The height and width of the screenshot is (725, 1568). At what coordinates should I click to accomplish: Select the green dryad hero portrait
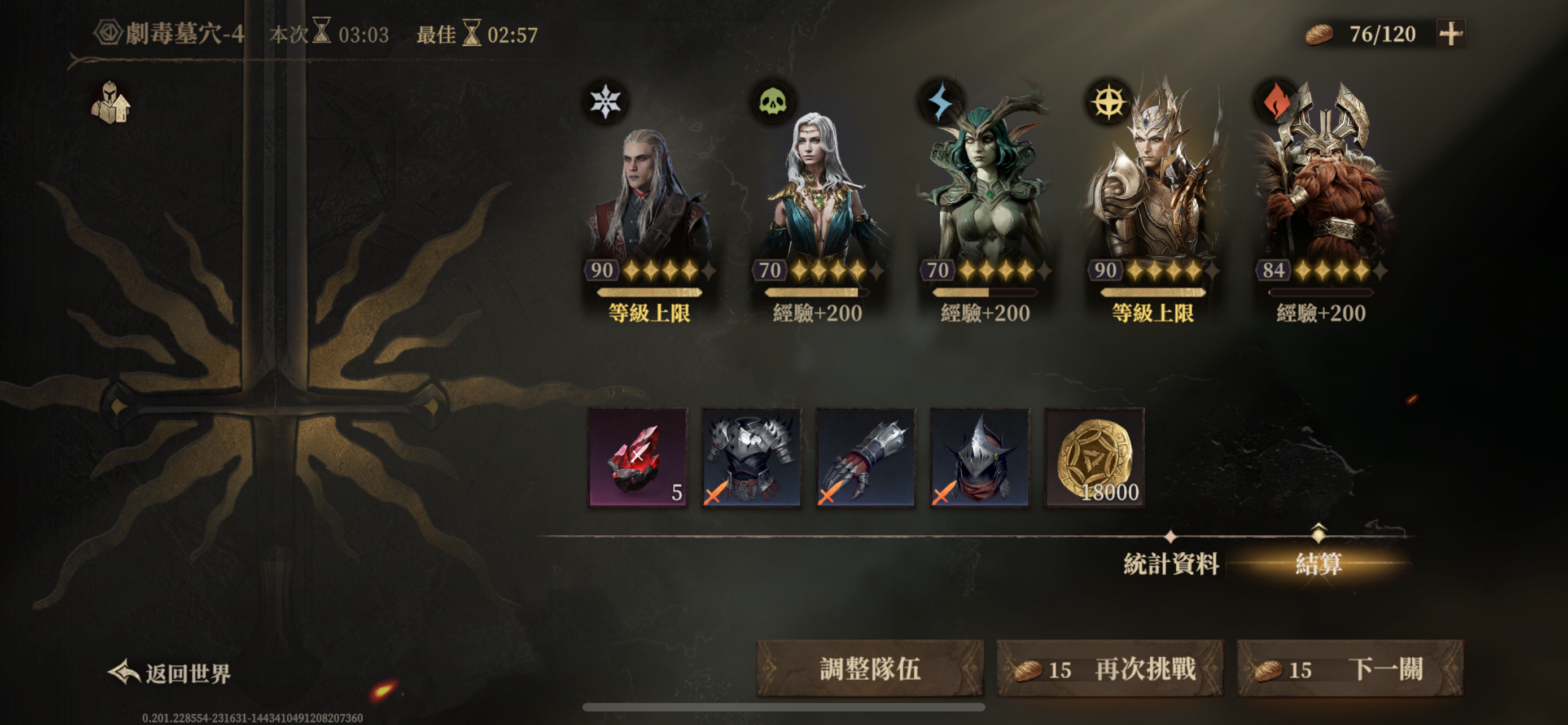[x=985, y=195]
